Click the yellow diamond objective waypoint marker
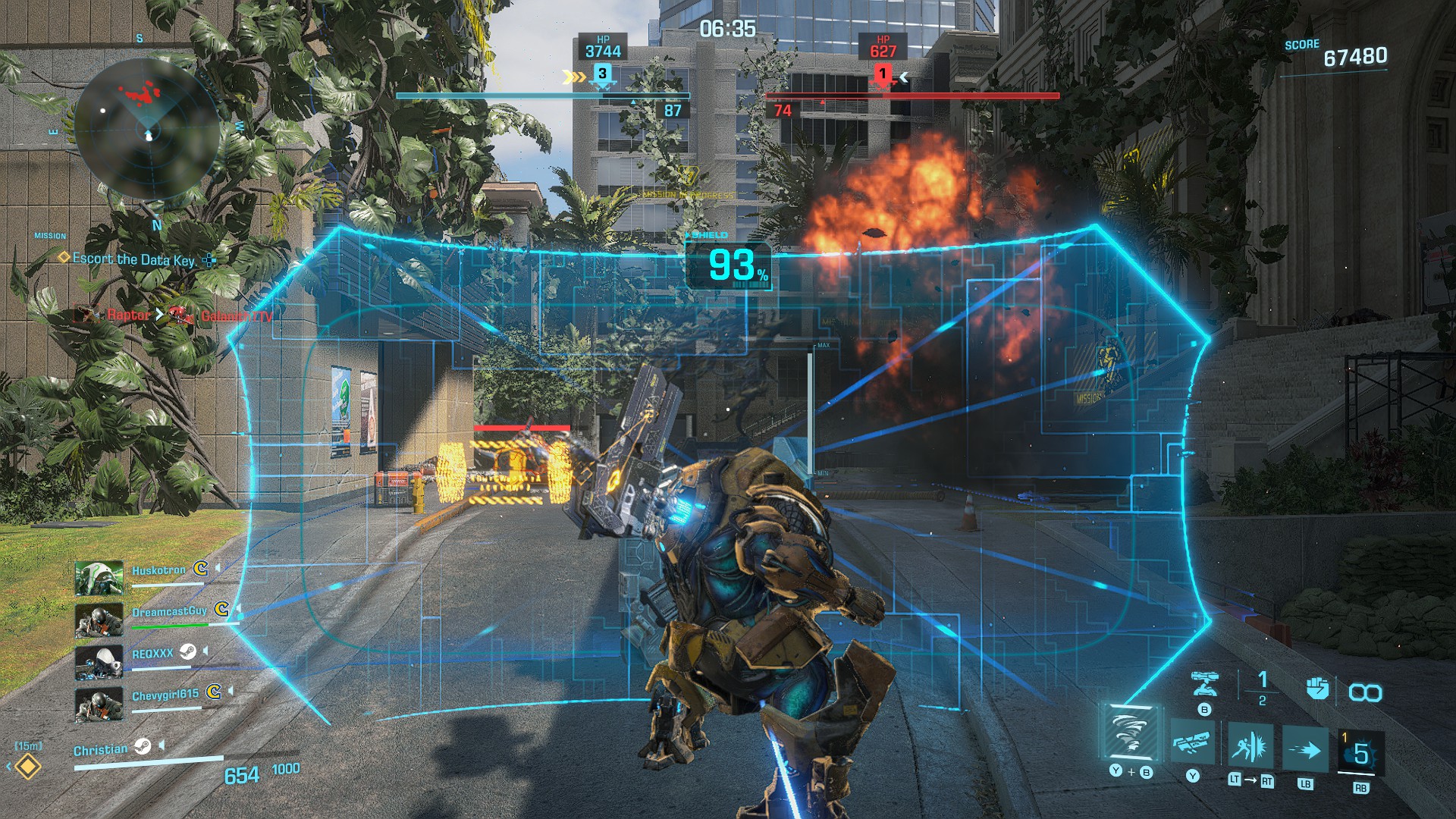1456x819 pixels. pos(28,767)
